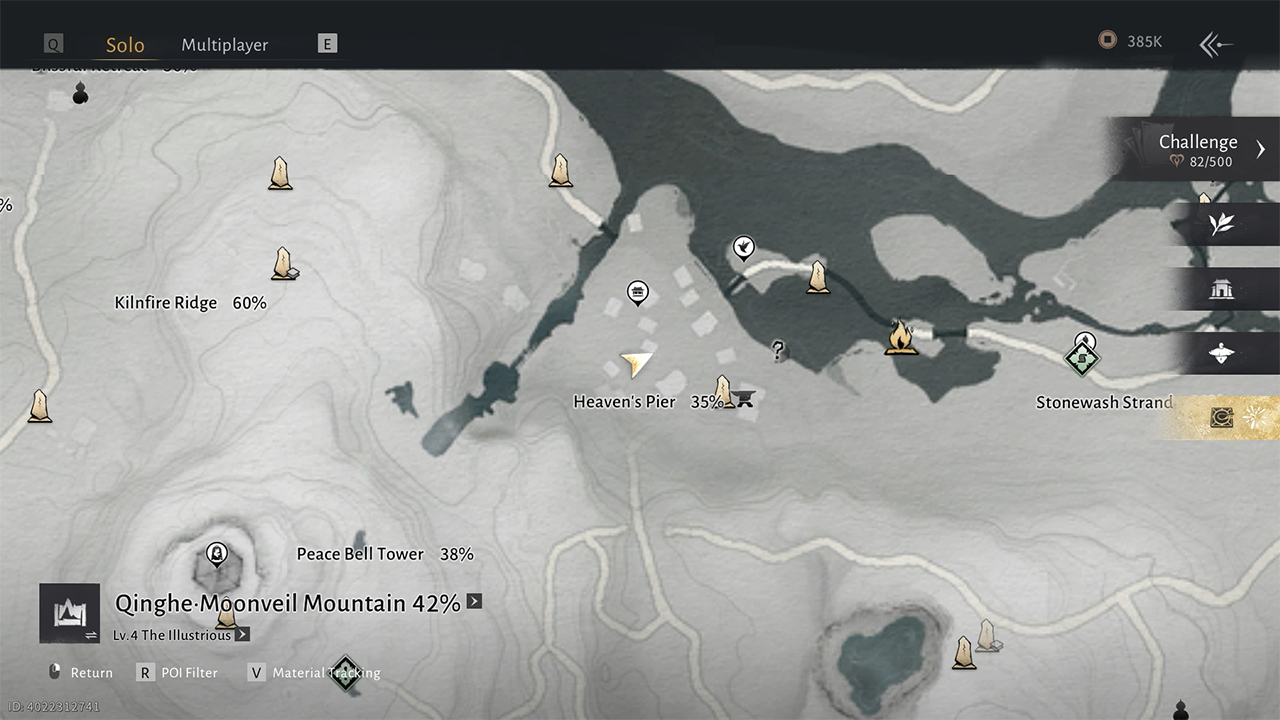
Task: Switch to the Multiplayer tab
Action: [224, 44]
